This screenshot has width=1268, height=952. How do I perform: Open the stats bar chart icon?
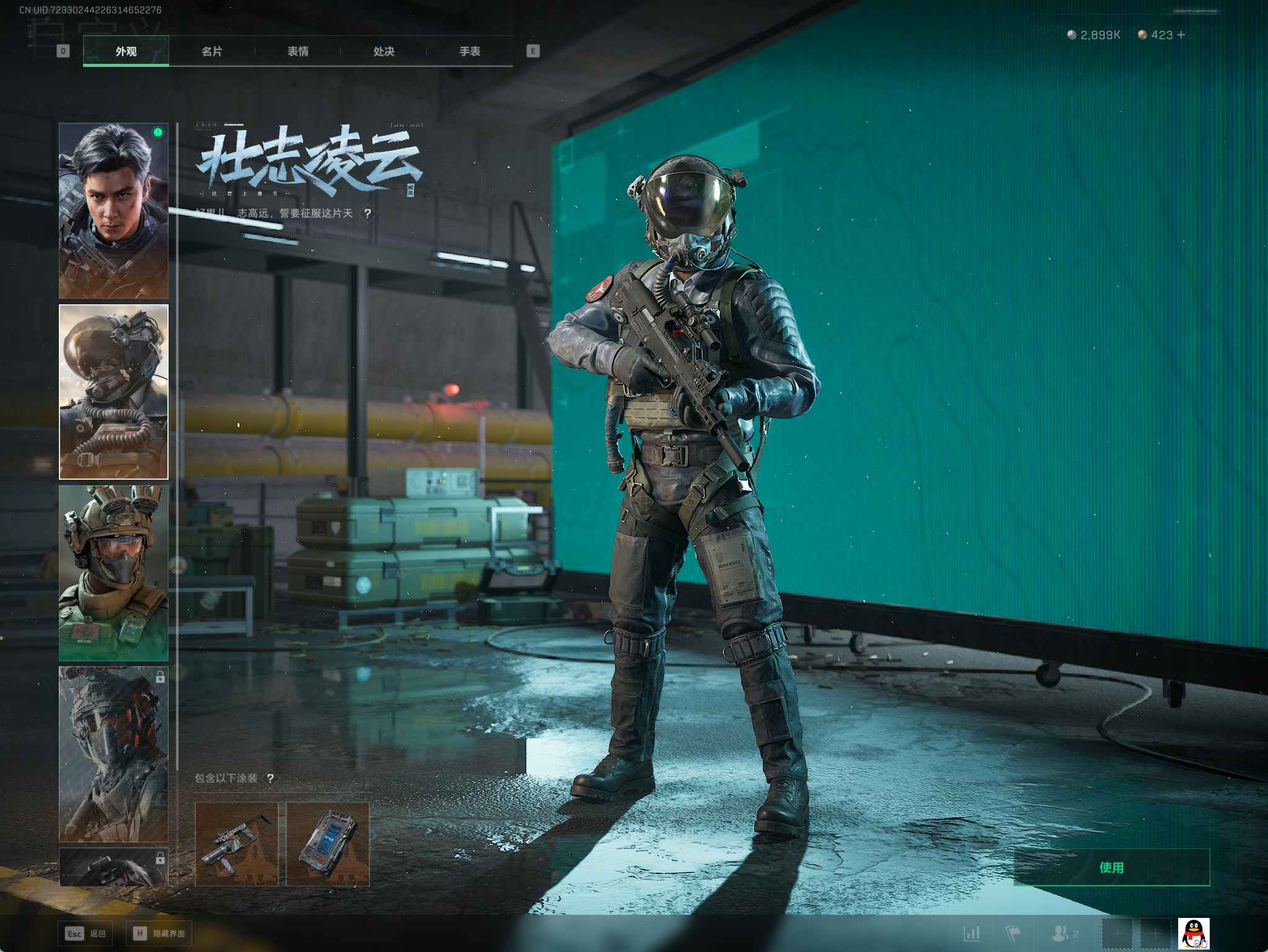971,933
